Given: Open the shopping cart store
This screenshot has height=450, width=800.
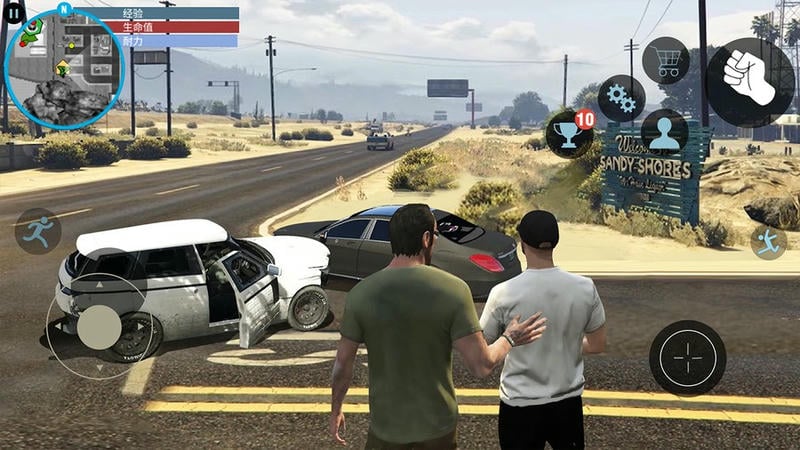Looking at the screenshot, I should [x=665, y=60].
